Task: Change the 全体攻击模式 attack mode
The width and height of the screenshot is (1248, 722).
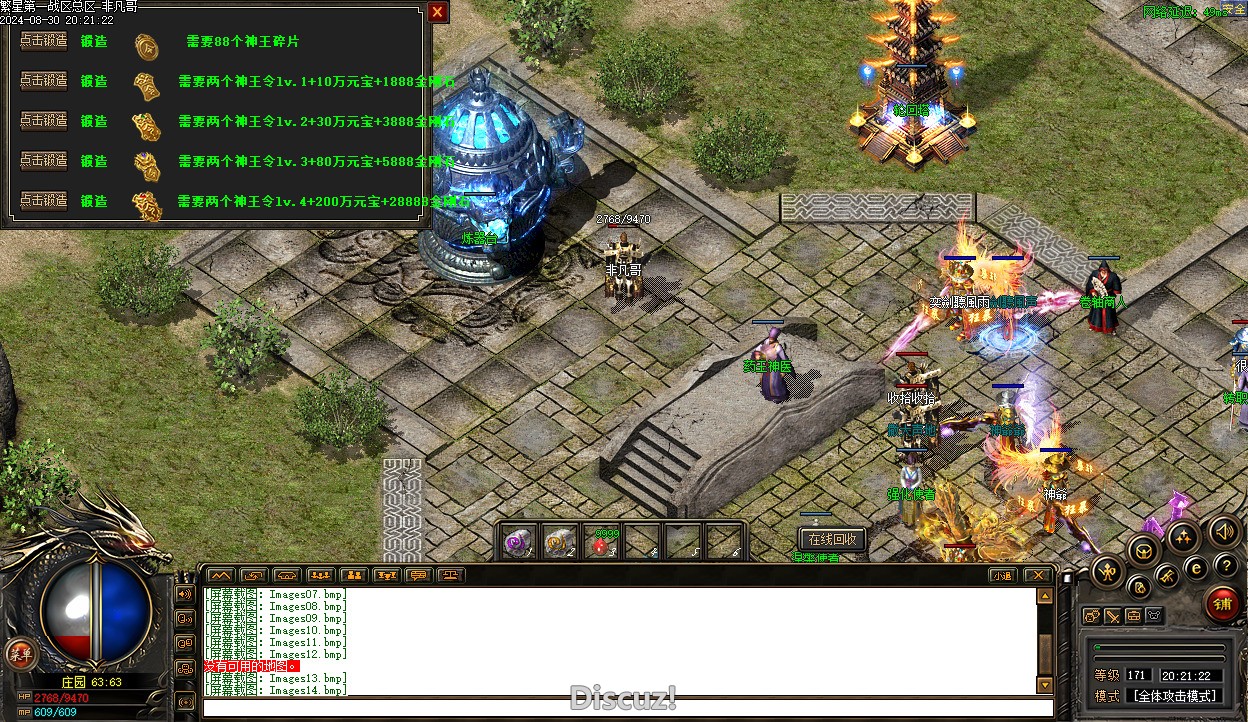Action: pyautogui.click(x=1174, y=696)
